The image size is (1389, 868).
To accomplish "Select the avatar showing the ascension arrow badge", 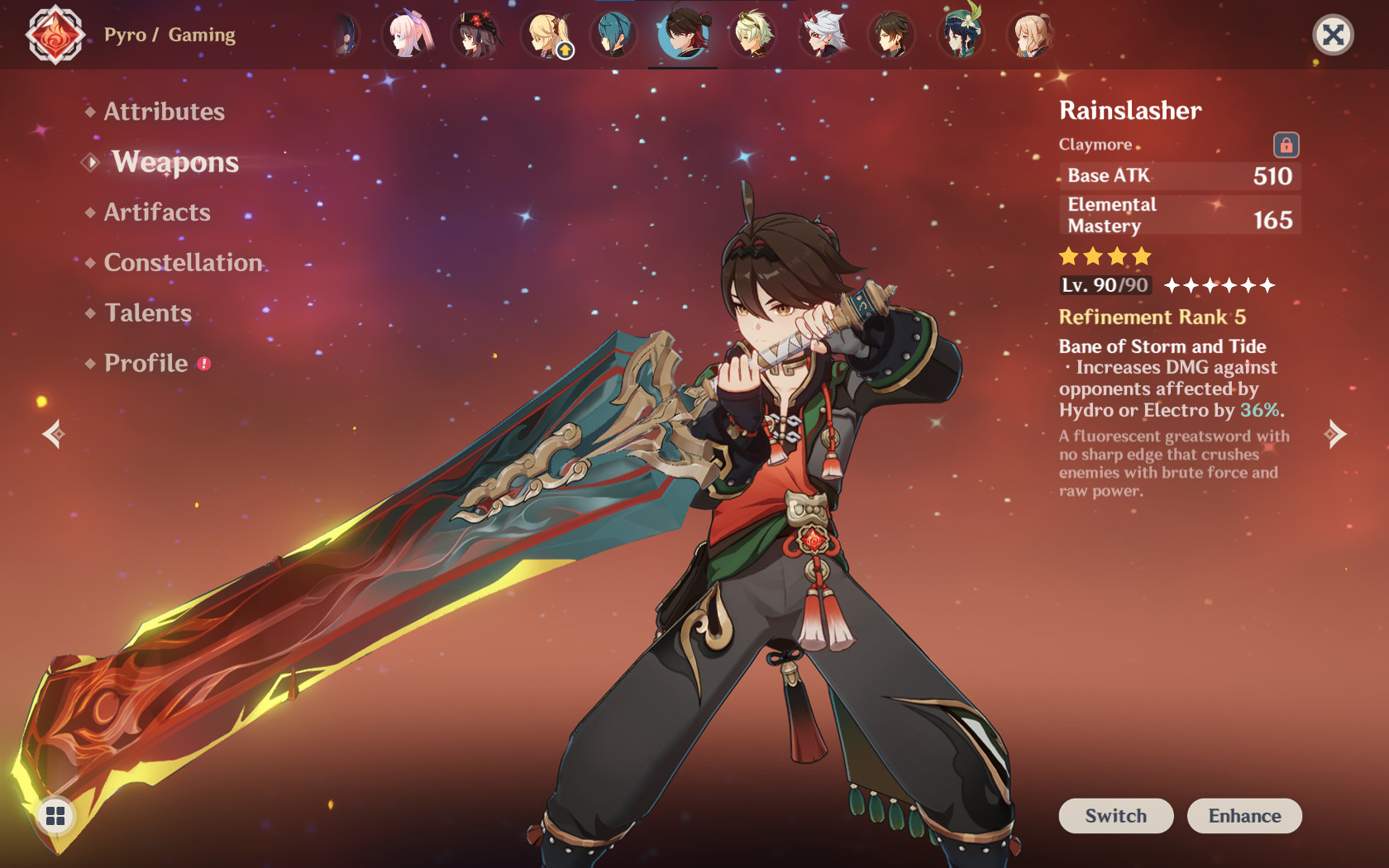I will coord(547,35).
